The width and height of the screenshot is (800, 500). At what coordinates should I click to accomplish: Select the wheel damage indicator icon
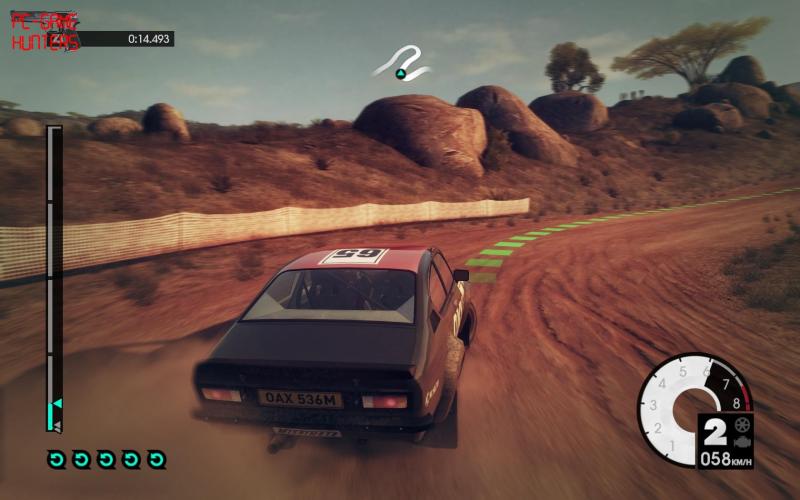click(x=742, y=424)
